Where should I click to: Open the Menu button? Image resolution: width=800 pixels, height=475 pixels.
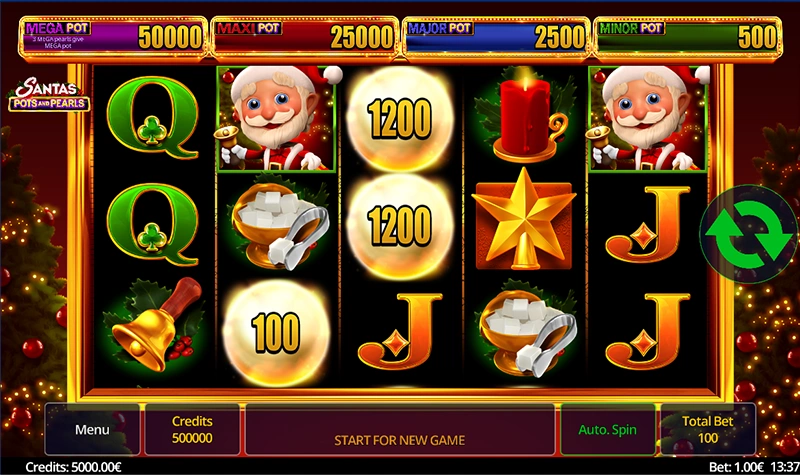point(92,430)
